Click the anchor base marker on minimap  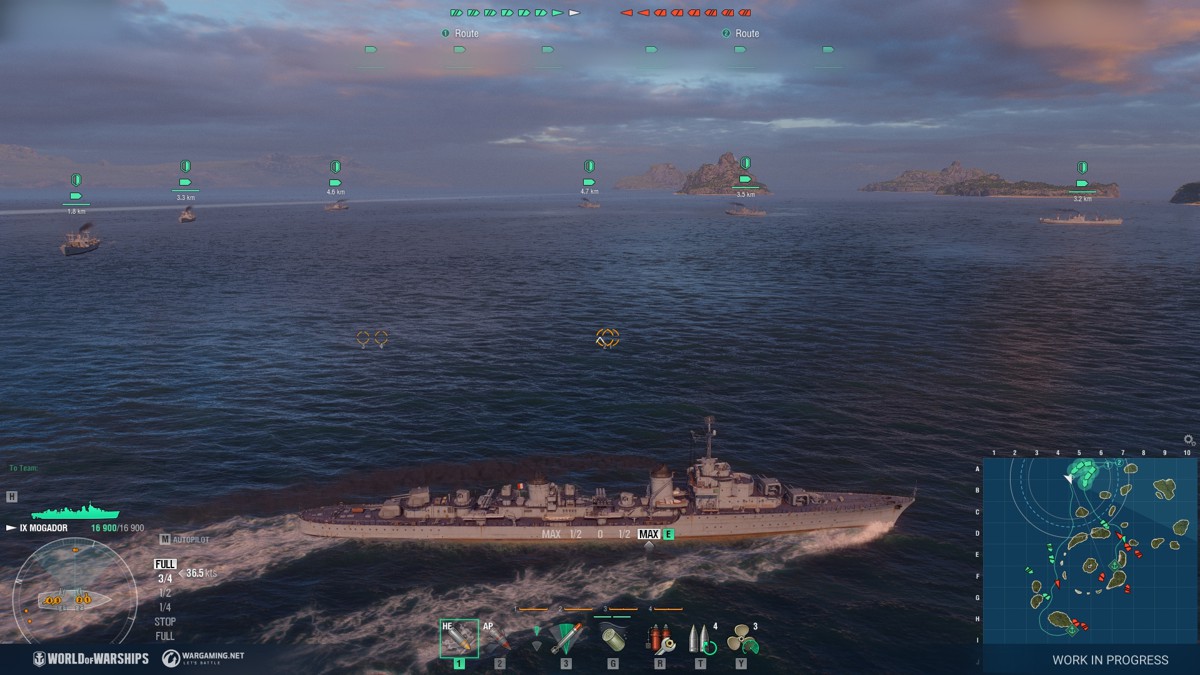(1115, 566)
